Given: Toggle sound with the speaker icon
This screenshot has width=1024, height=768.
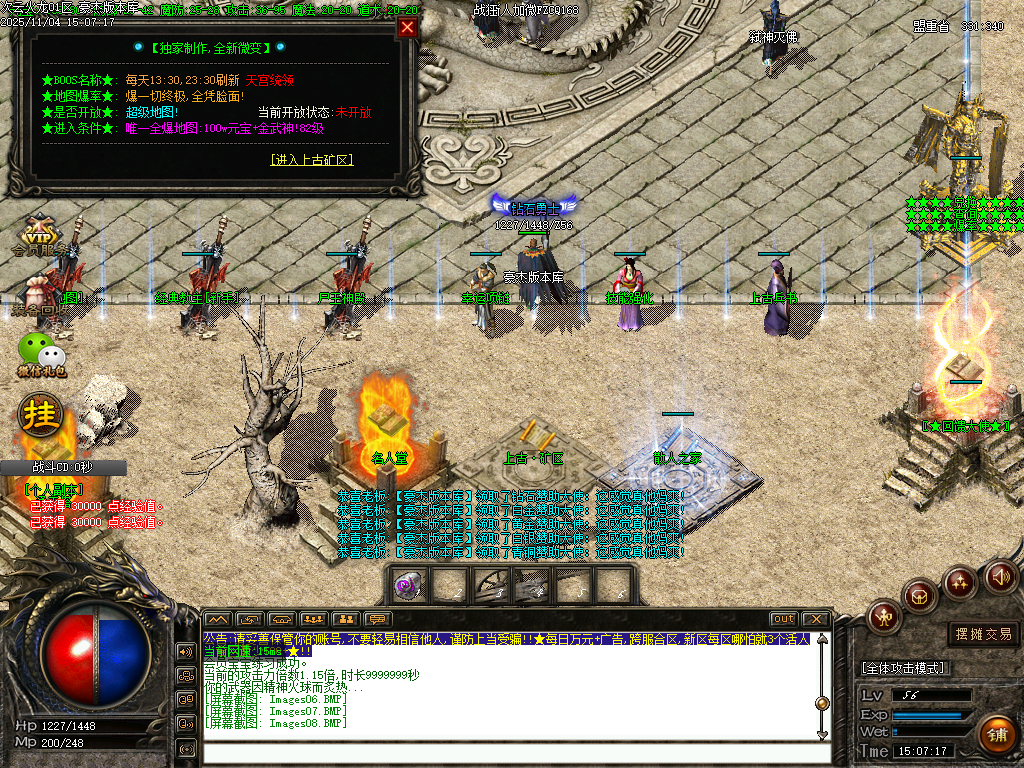Looking at the screenshot, I should point(1000,576).
